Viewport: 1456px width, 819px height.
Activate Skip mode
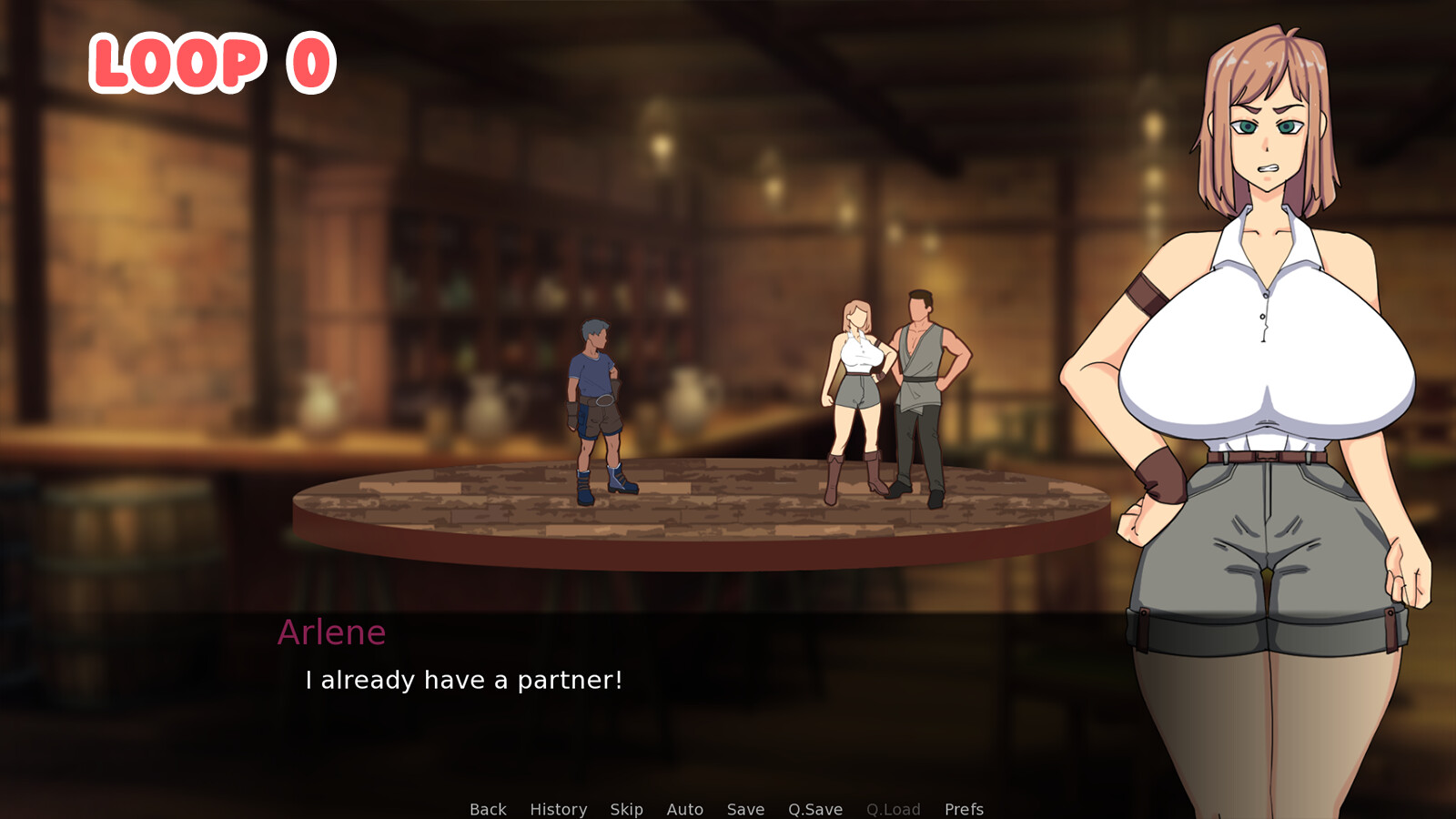pos(626,809)
